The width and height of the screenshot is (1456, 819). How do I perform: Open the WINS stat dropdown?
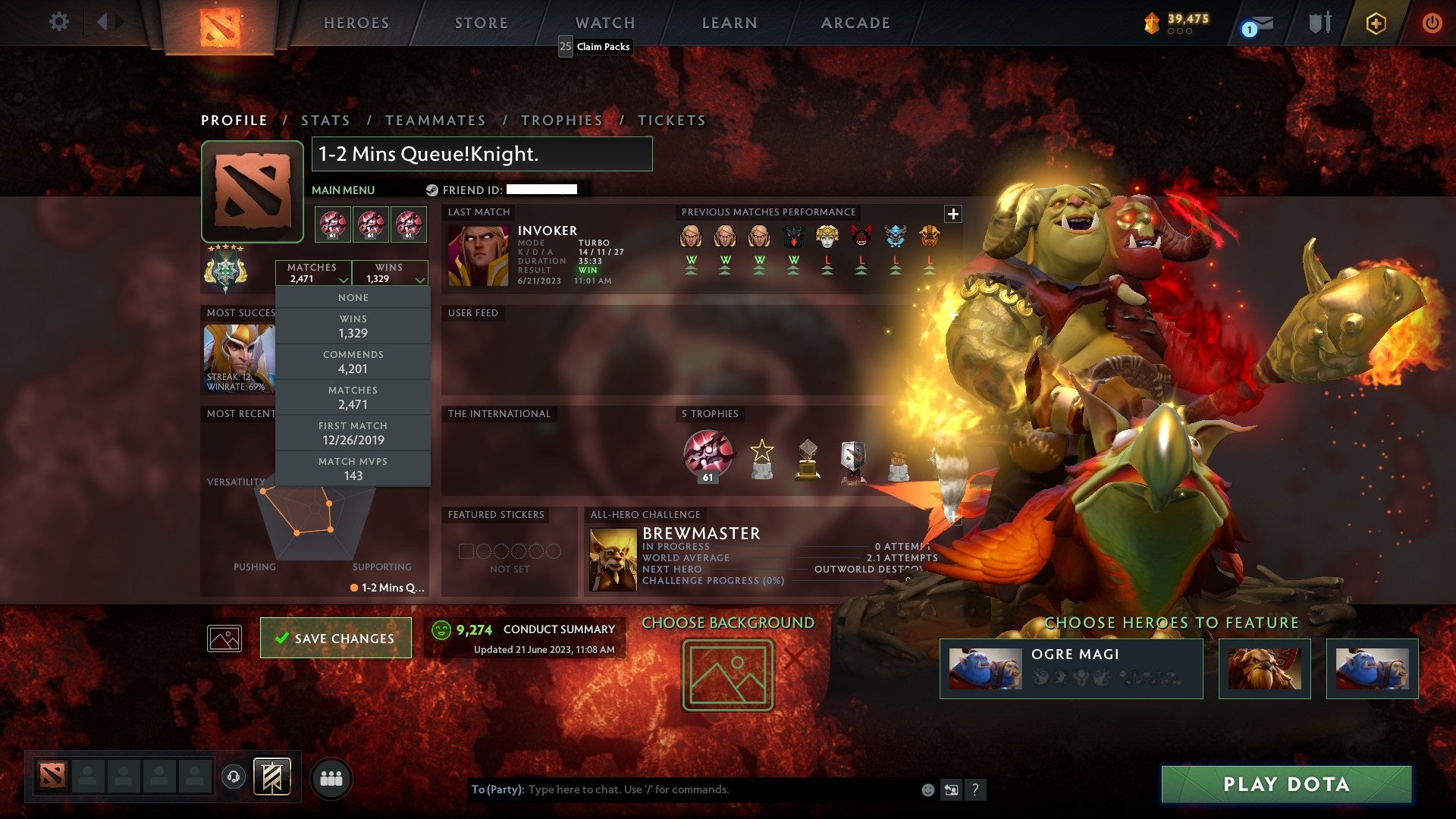(x=390, y=273)
